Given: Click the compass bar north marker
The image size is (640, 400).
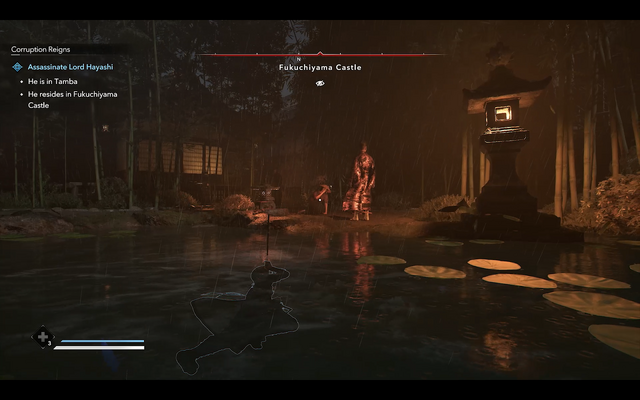Looking at the screenshot, I should click(320, 58).
